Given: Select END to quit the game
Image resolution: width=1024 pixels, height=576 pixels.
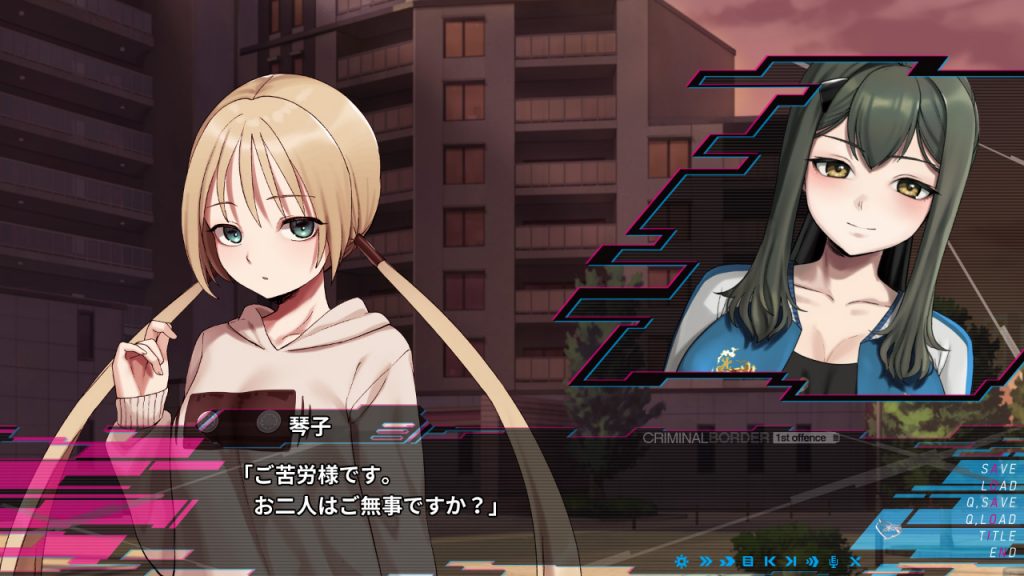Looking at the screenshot, I should 1002,552.
